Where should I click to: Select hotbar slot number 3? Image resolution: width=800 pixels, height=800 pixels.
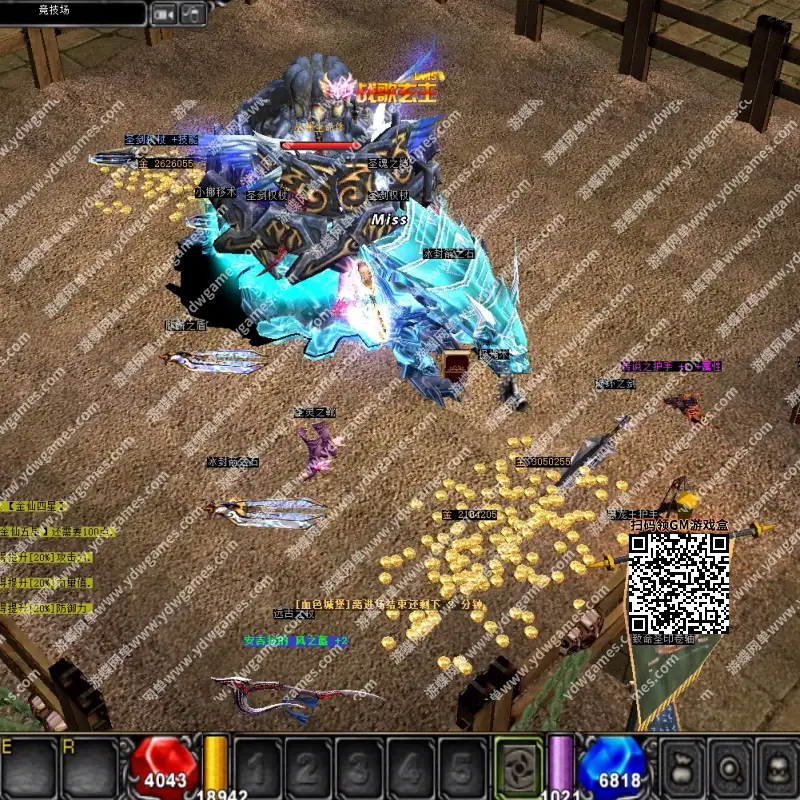point(360,768)
